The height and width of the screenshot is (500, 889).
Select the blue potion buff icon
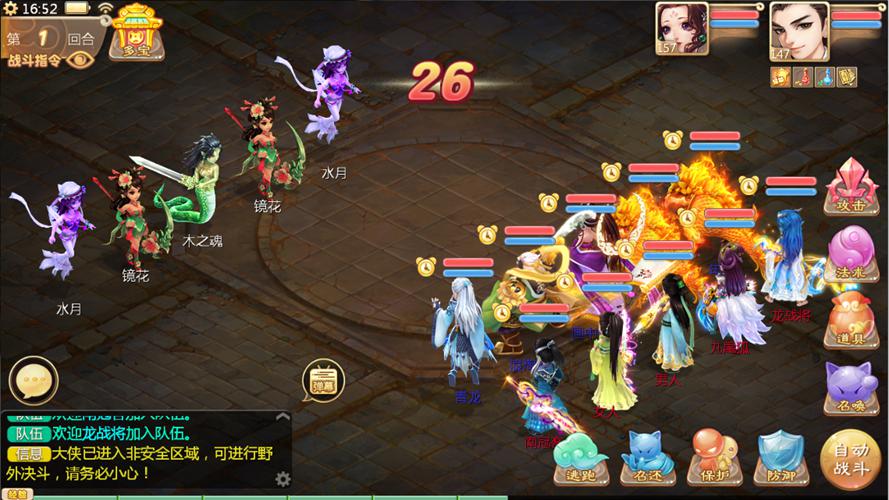tap(824, 76)
